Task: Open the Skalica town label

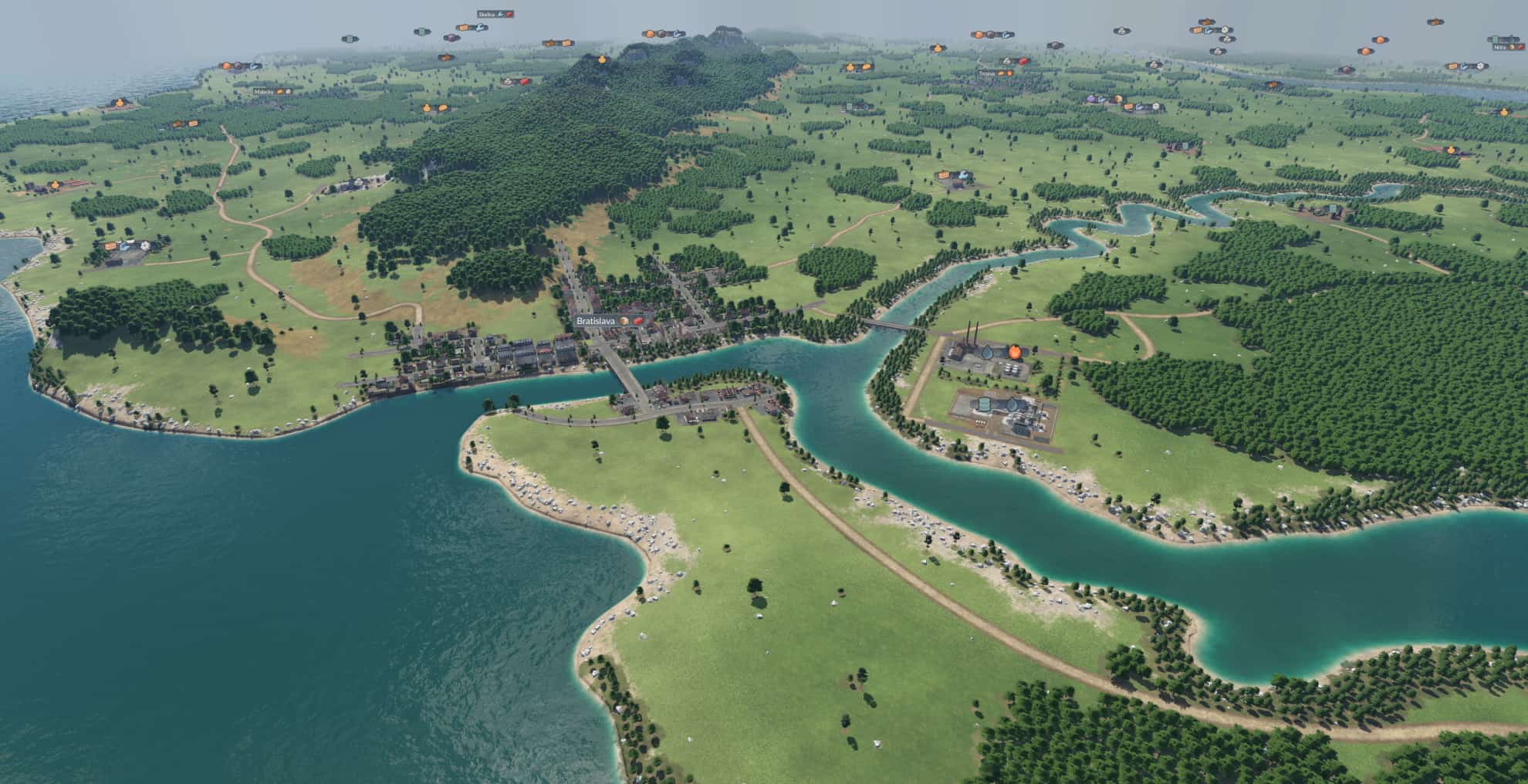Action: coord(487,14)
